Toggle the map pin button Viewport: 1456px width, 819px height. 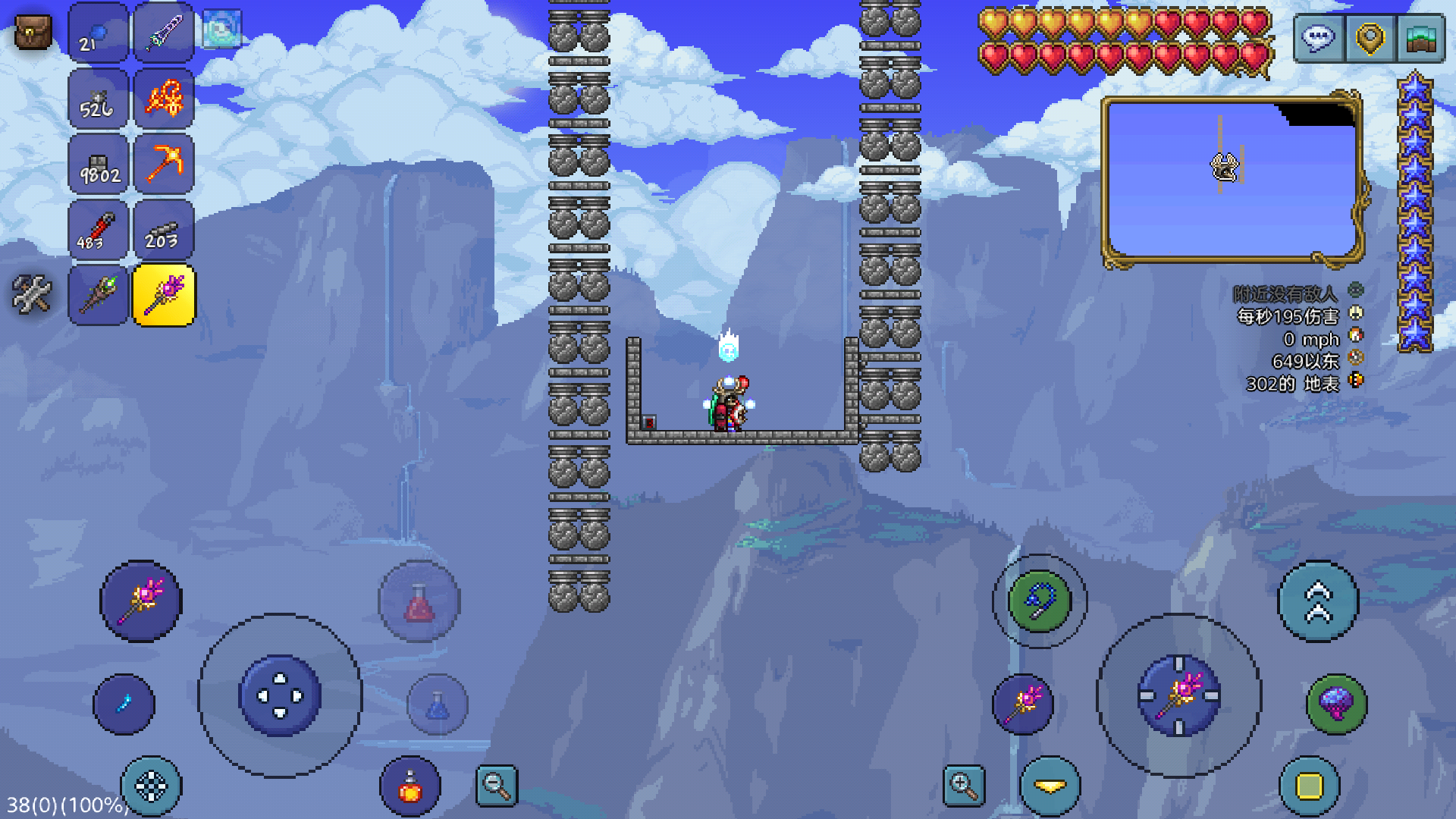[1370, 38]
